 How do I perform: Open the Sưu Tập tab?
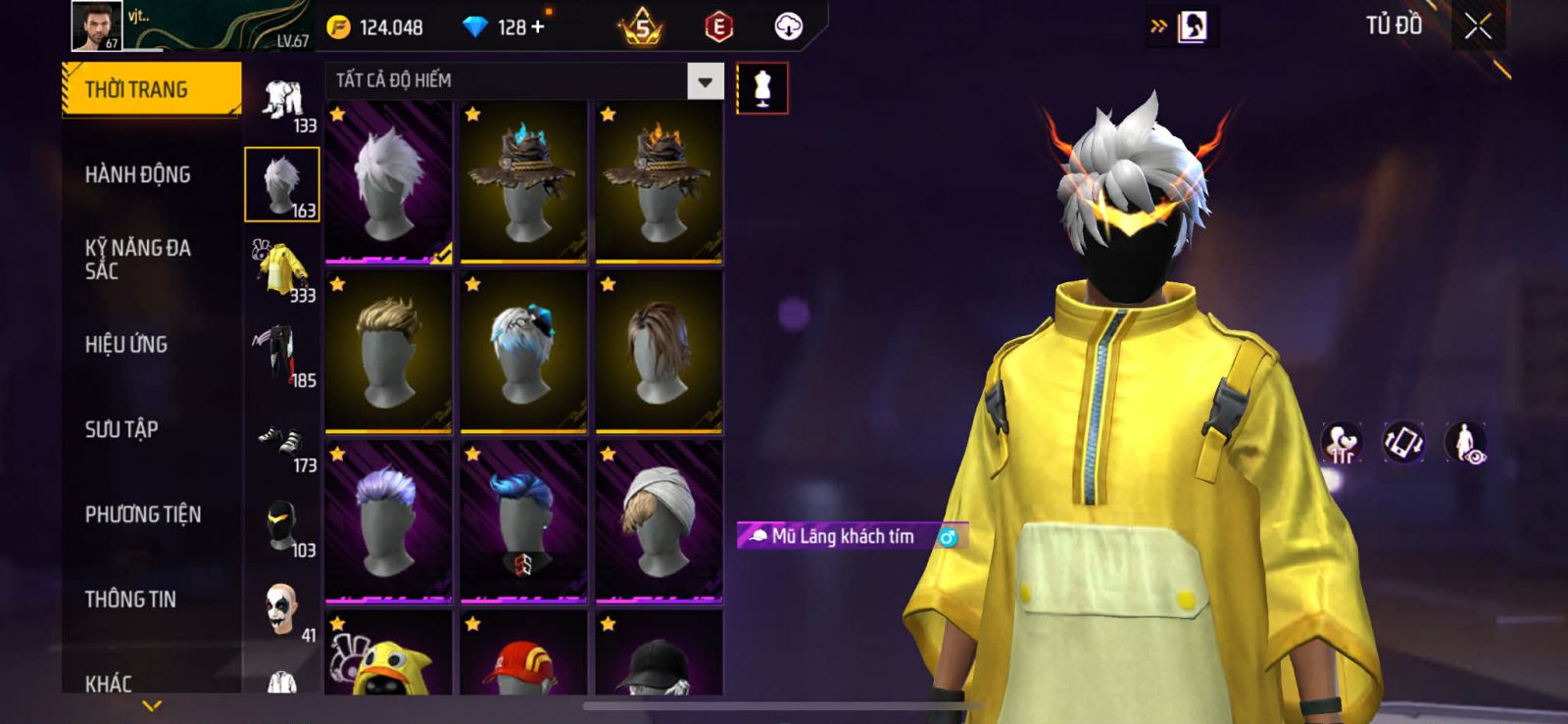(x=122, y=429)
